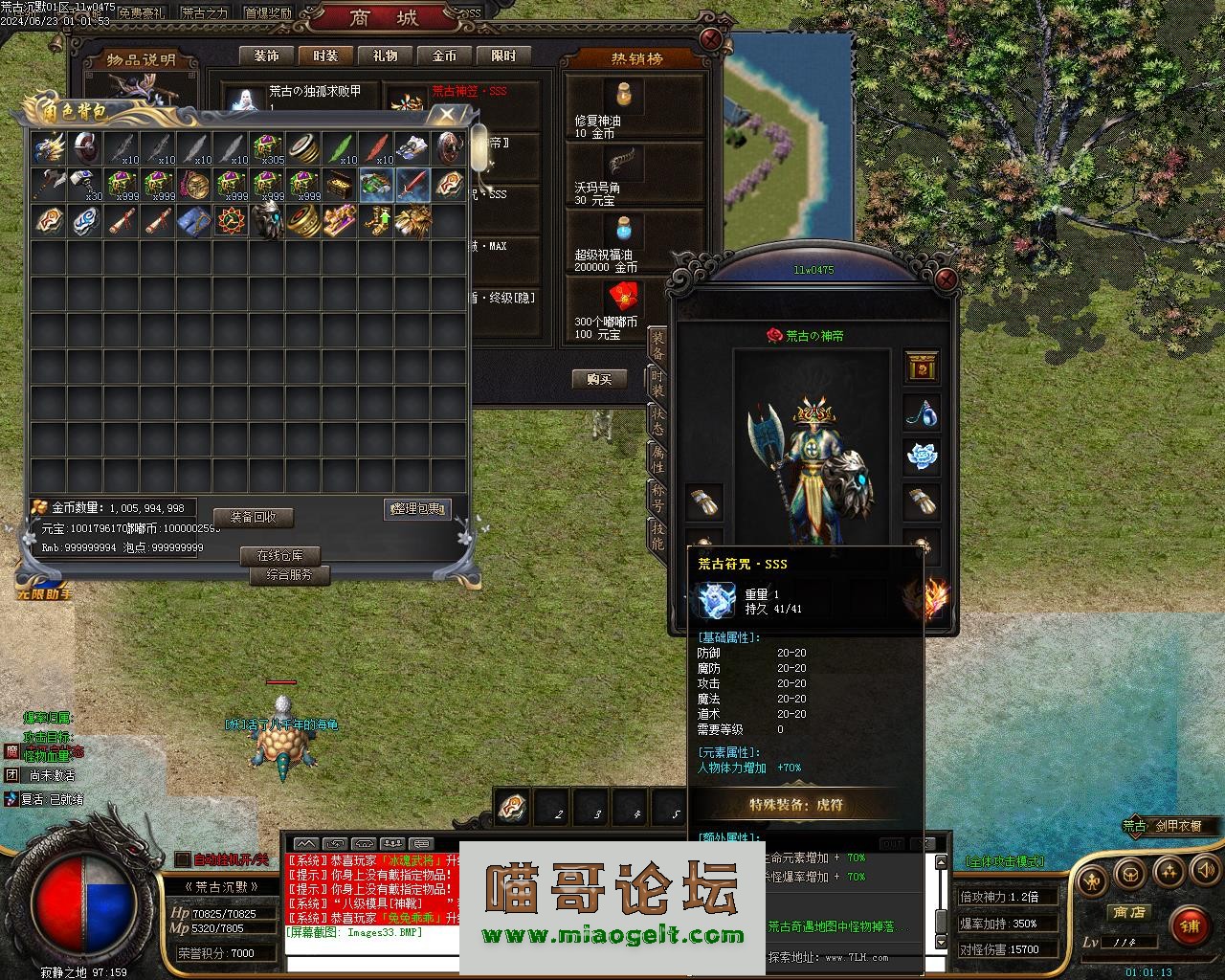Pick the 300个嘟嘟币 red packet offer
This screenshot has height=980, width=1225.
625,298
